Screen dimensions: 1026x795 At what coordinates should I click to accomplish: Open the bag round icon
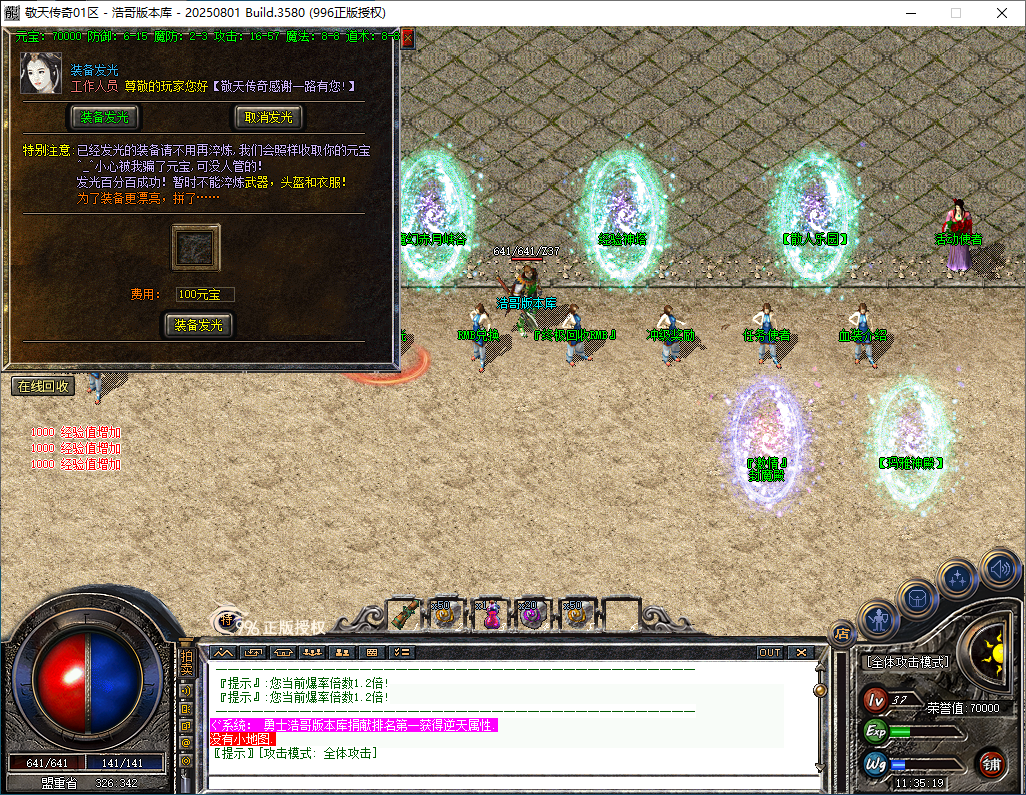[x=917, y=598]
